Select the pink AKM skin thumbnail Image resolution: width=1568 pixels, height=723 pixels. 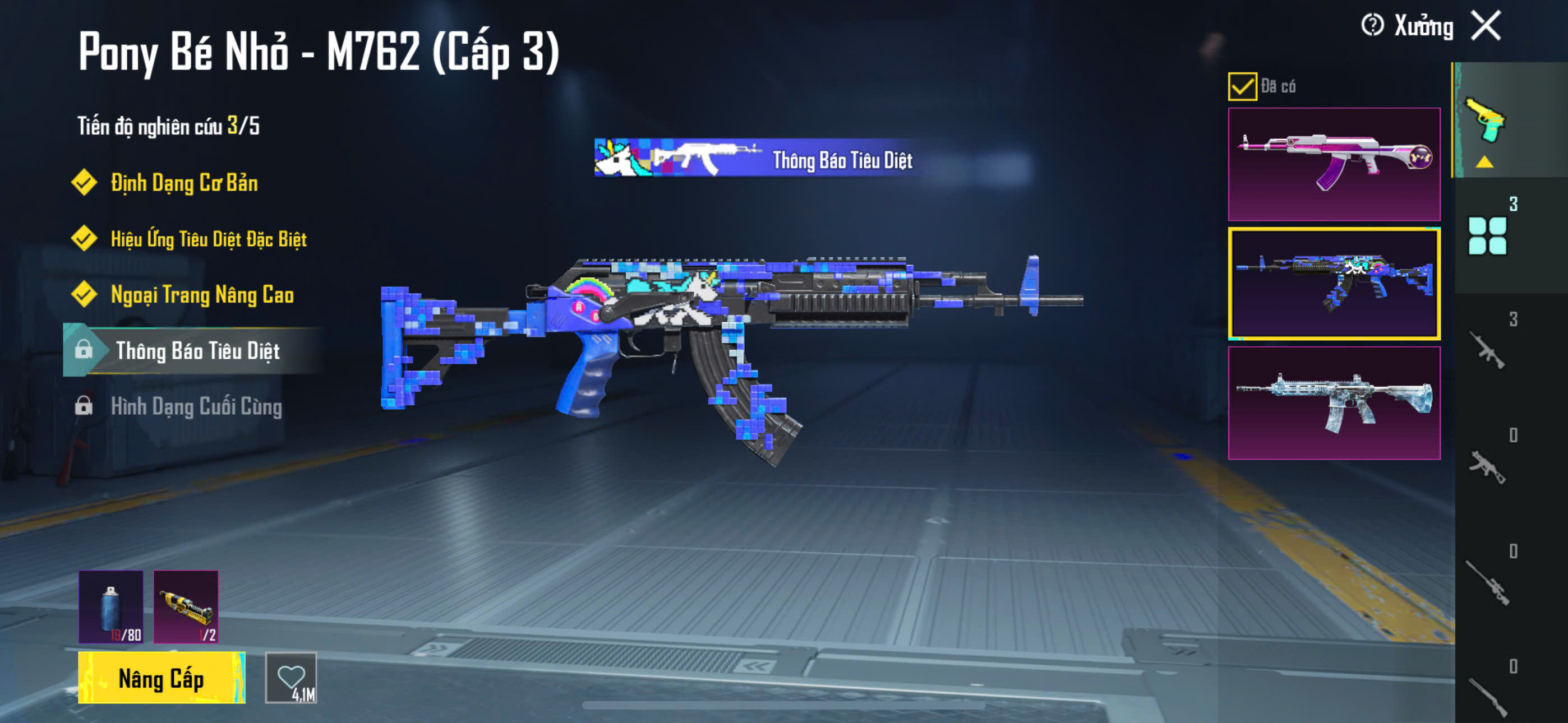tap(1334, 164)
